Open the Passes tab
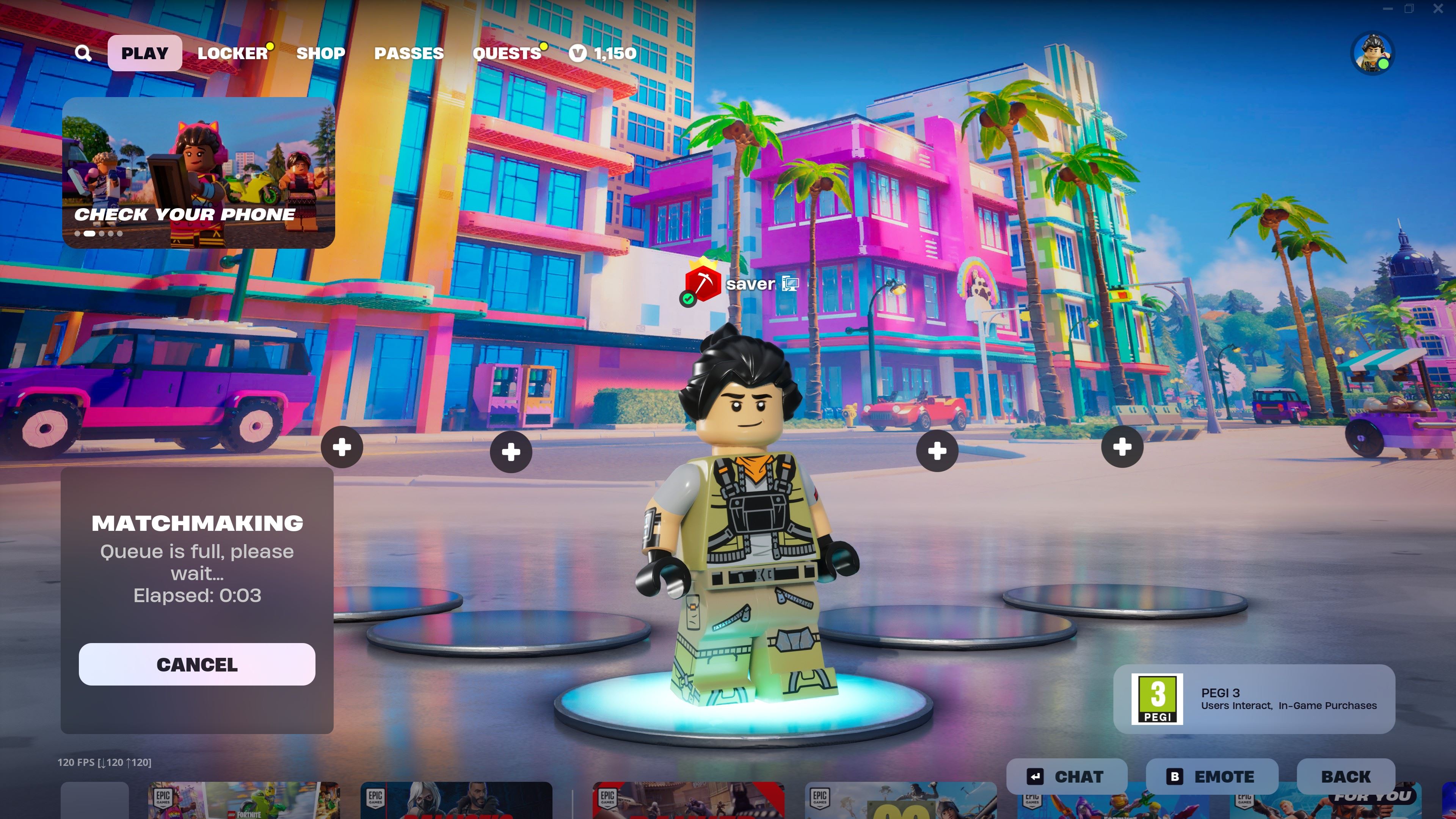Image resolution: width=1456 pixels, height=819 pixels. pyautogui.click(x=409, y=53)
